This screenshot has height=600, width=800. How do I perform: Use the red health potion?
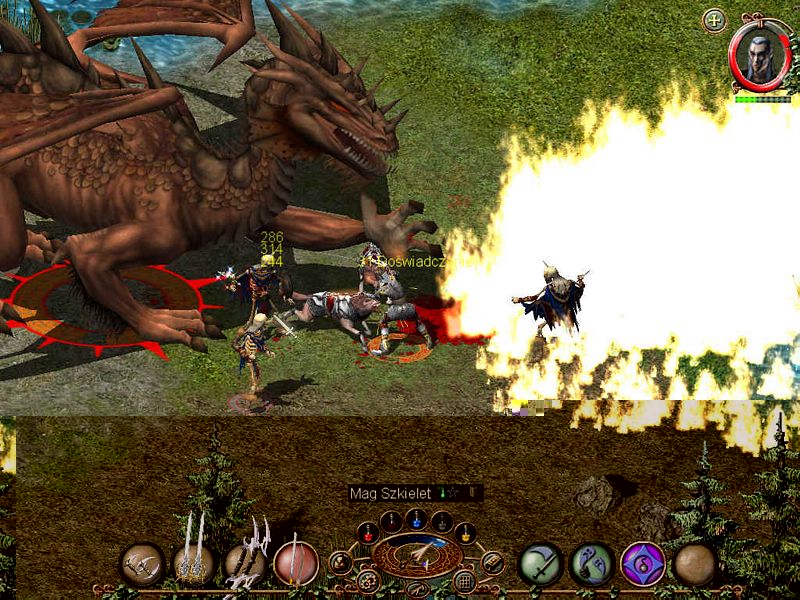point(369,531)
